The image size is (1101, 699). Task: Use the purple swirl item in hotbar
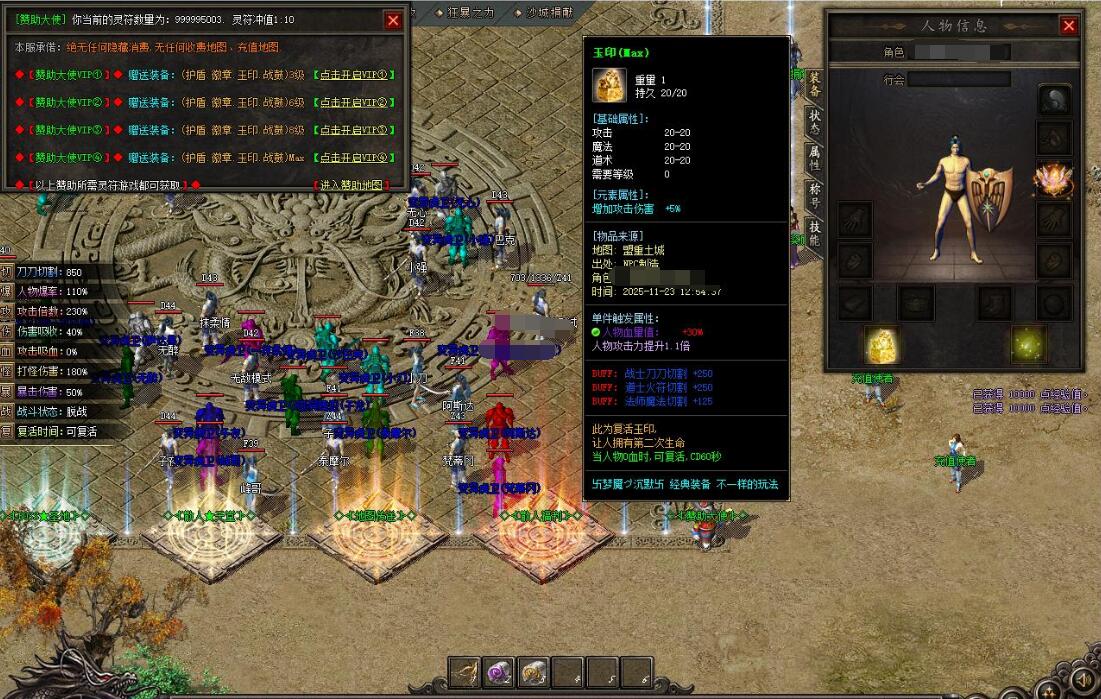point(499,672)
